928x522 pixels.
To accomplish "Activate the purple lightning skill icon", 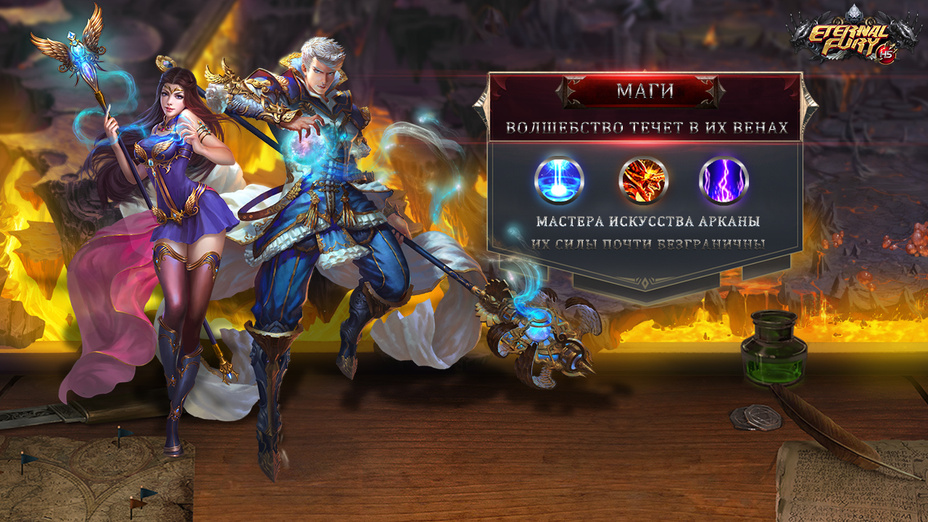I will (723, 180).
